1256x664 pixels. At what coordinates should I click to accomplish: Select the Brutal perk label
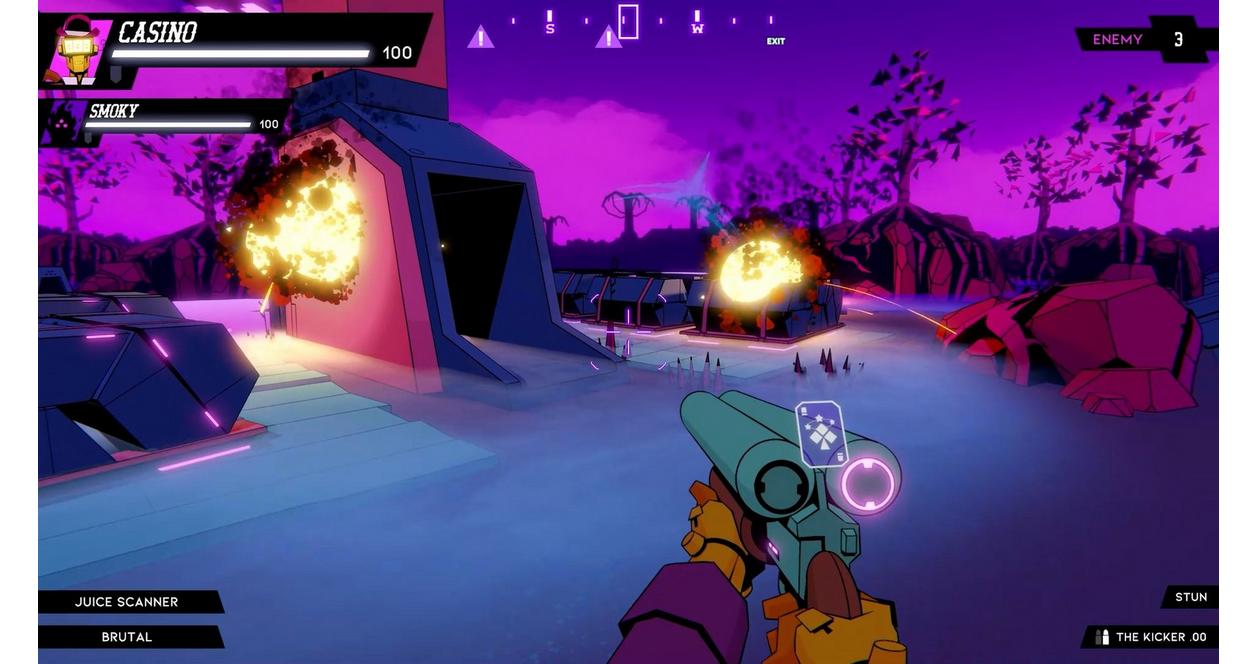click(127, 637)
